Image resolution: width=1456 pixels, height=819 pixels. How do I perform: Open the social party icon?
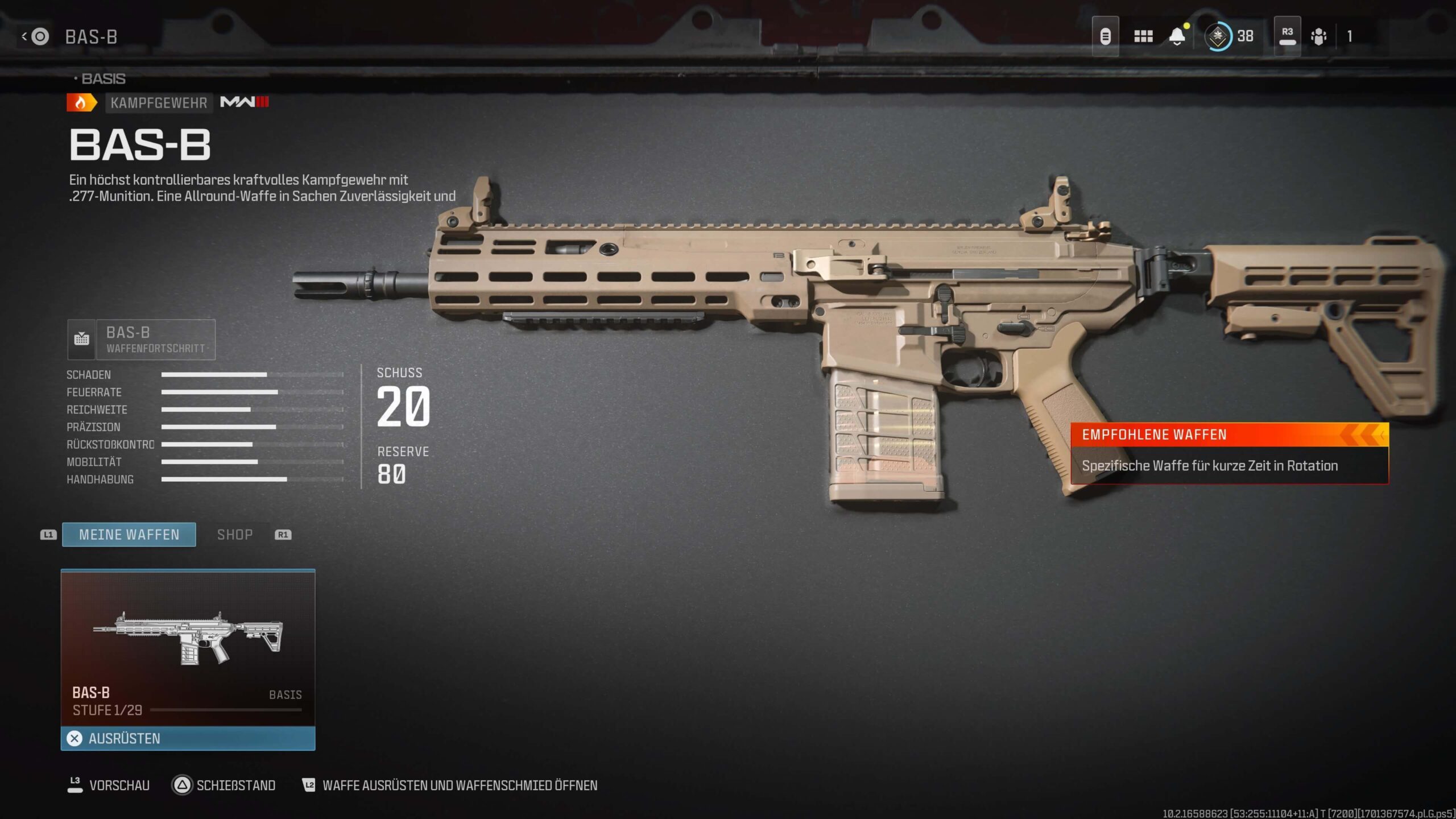point(1318,36)
